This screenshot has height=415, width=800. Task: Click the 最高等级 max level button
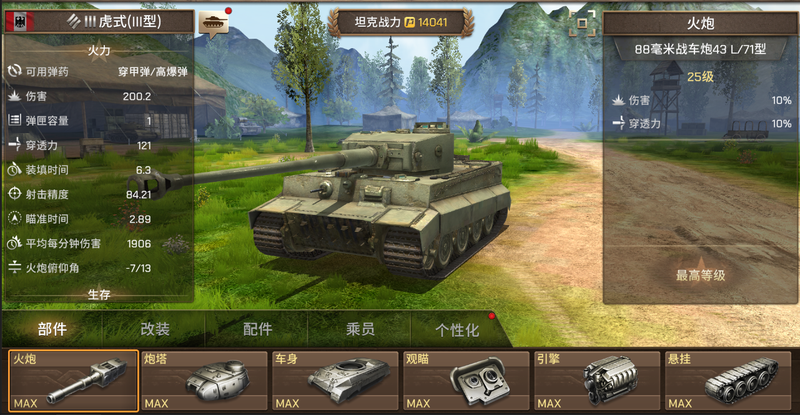(700, 275)
